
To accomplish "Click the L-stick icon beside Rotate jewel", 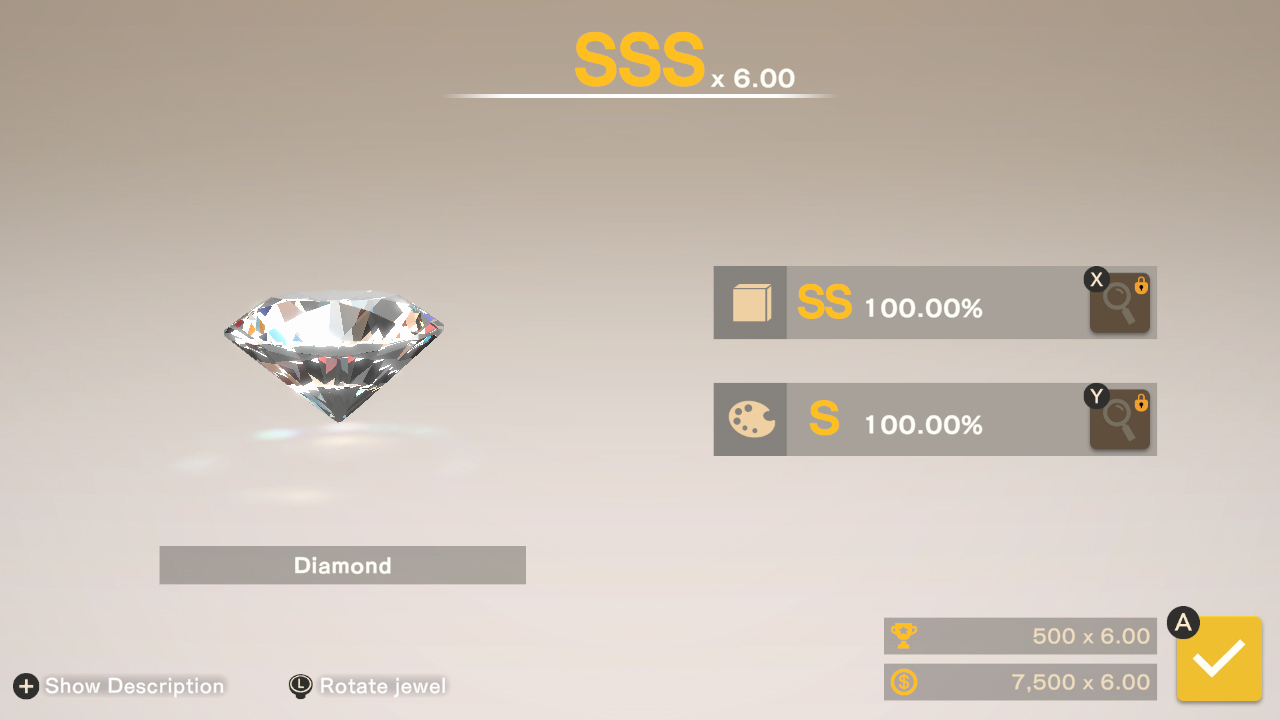I will click(297, 687).
